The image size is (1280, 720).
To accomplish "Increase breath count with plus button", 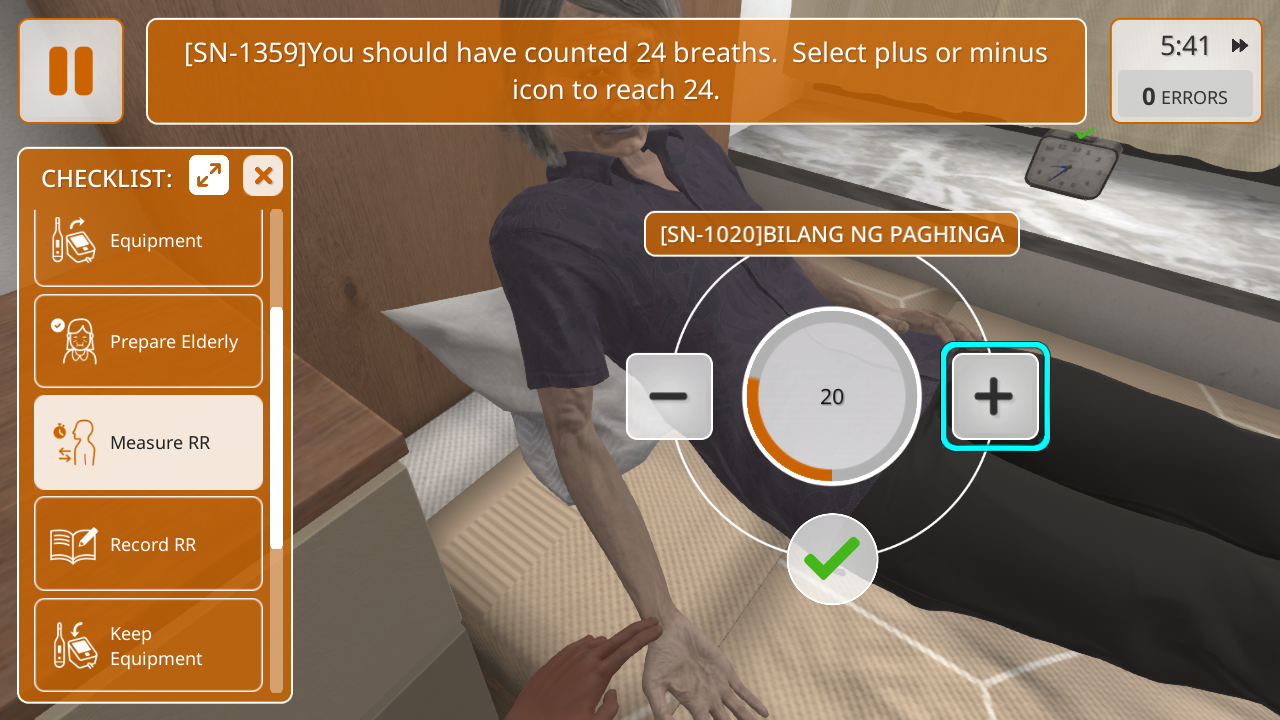I will pos(994,396).
